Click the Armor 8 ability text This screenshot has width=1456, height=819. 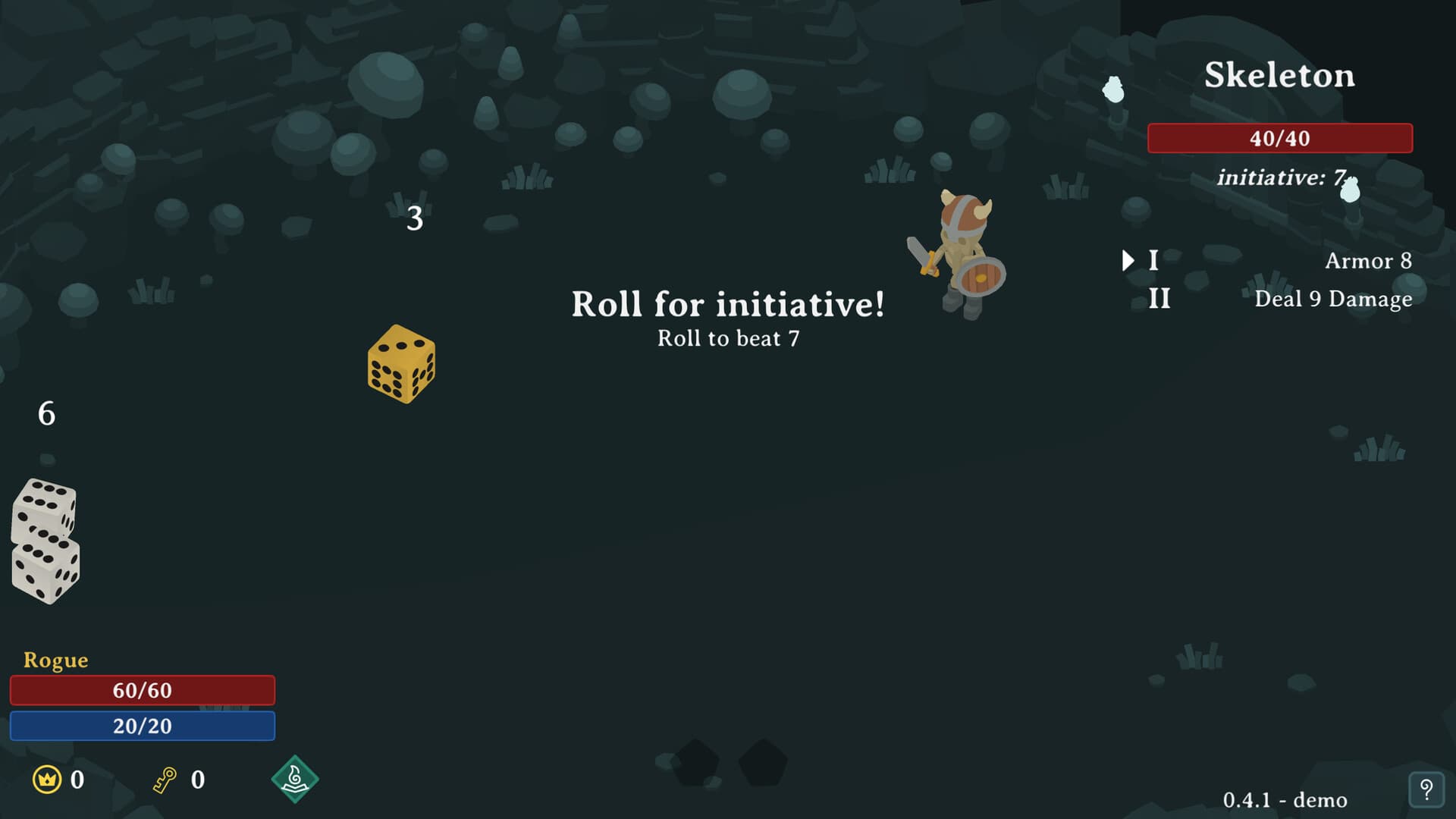click(x=1368, y=261)
